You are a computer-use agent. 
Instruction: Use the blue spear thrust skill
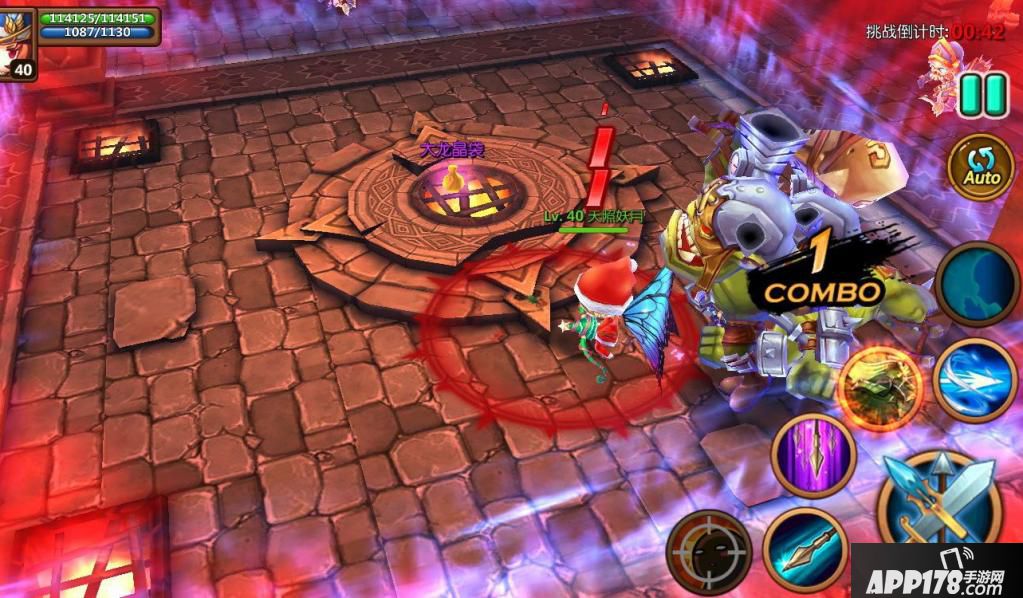(x=805, y=551)
